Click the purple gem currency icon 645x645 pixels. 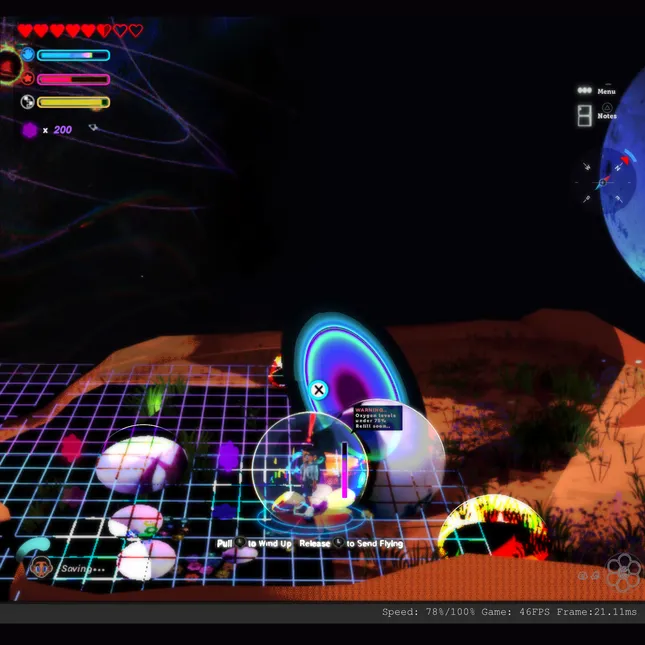click(30, 130)
